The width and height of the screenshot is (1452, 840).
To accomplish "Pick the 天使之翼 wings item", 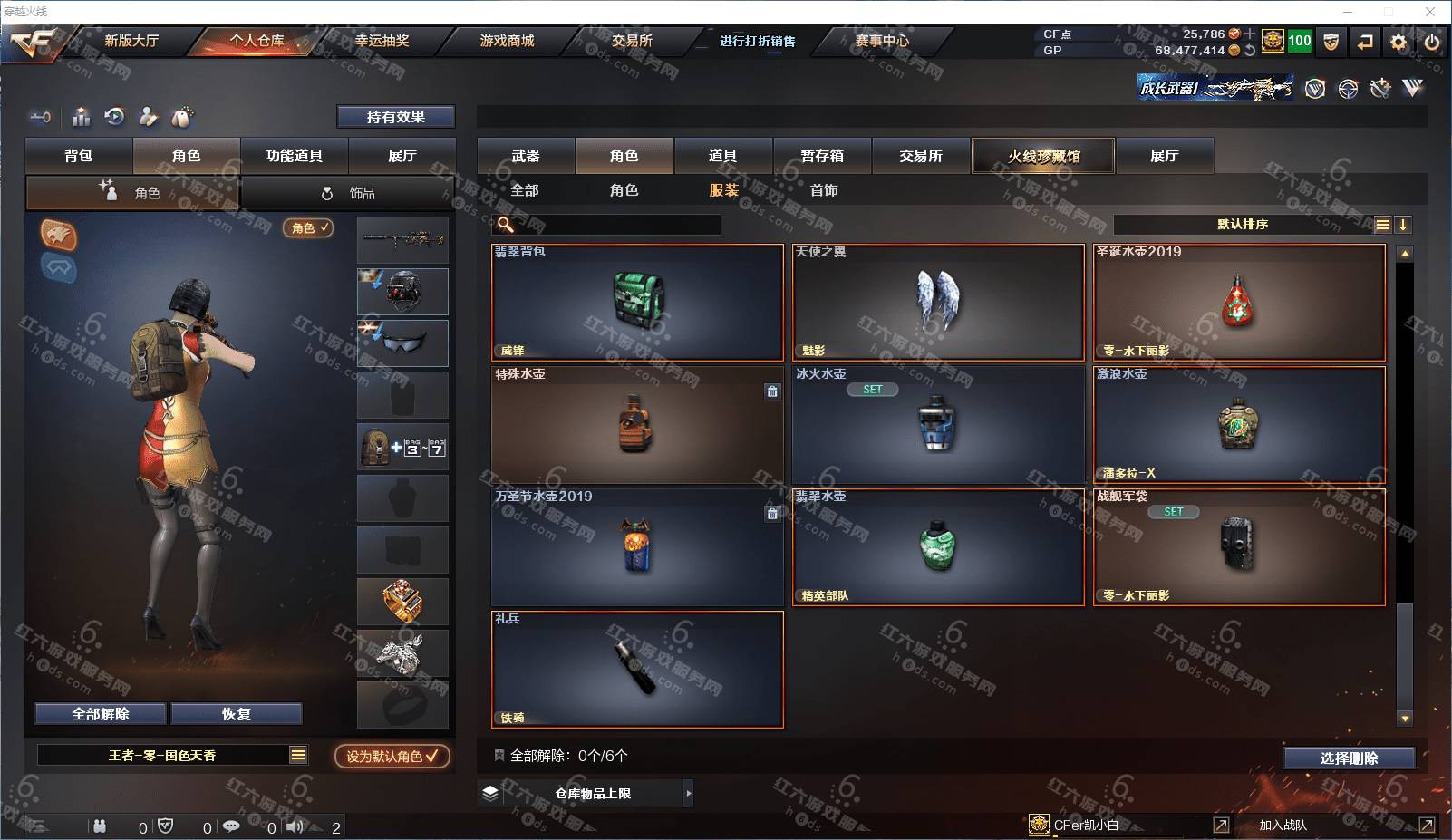I will [938, 303].
